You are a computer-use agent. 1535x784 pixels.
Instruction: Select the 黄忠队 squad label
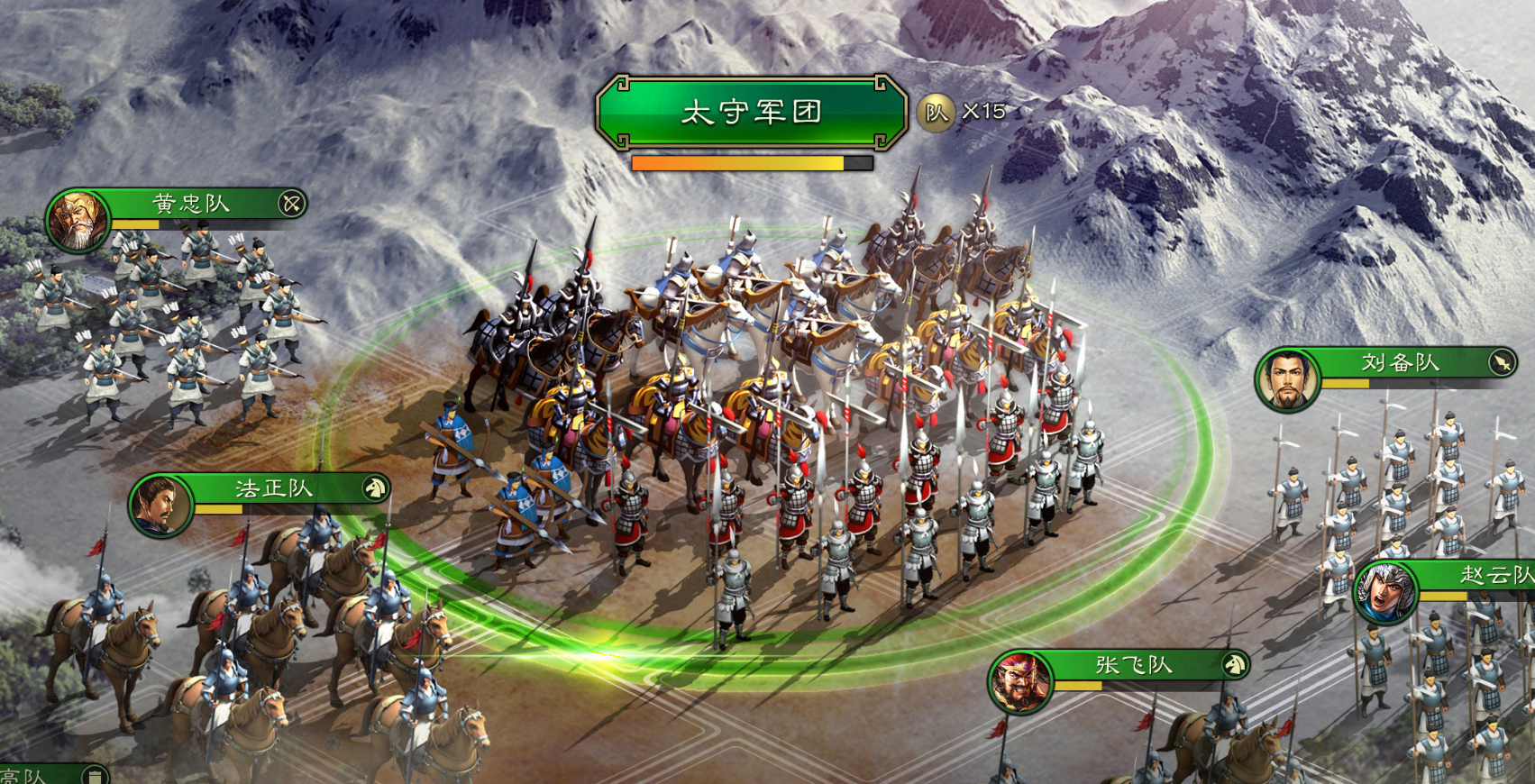click(x=191, y=204)
